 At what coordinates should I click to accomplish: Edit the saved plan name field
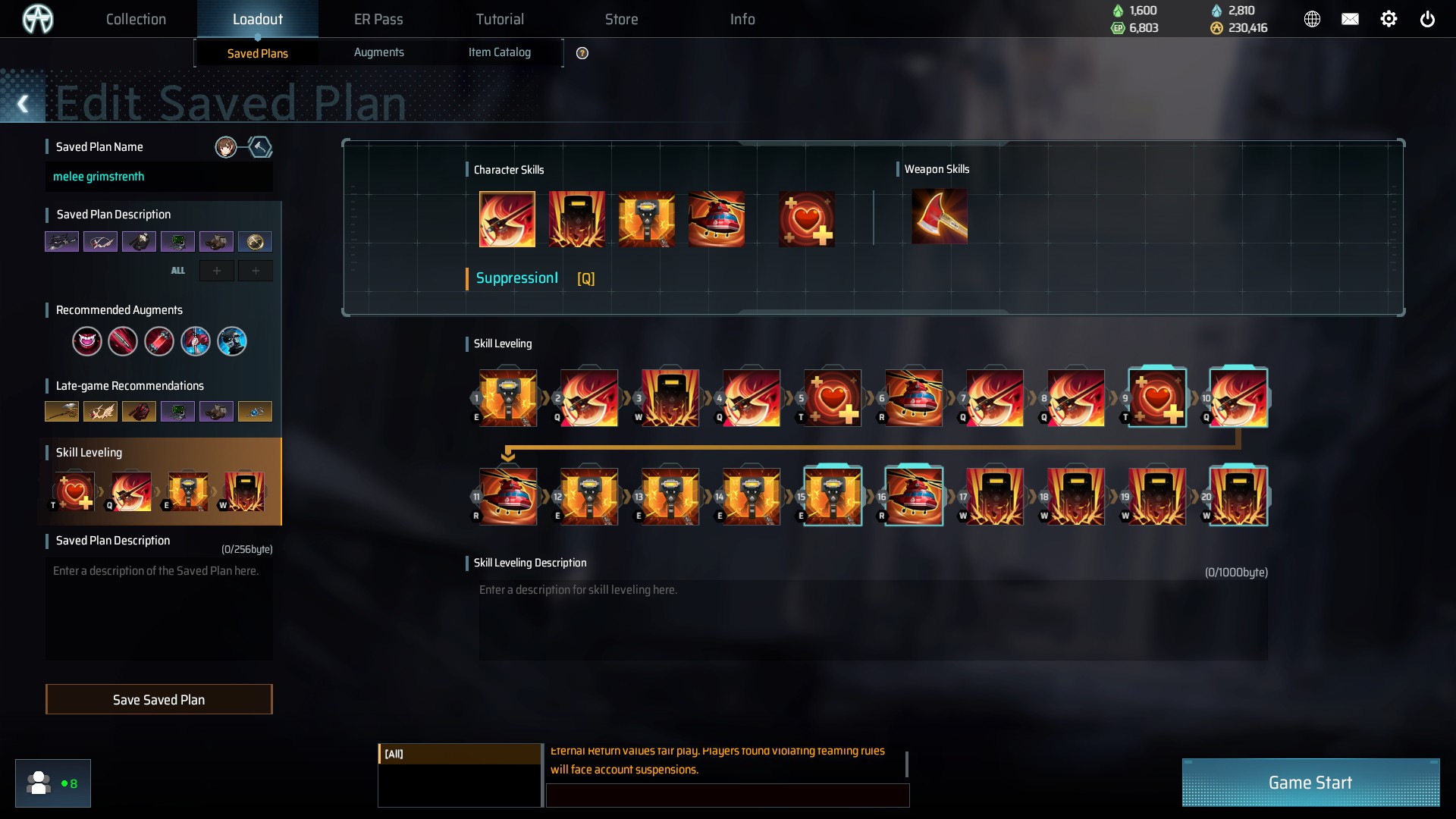click(158, 177)
